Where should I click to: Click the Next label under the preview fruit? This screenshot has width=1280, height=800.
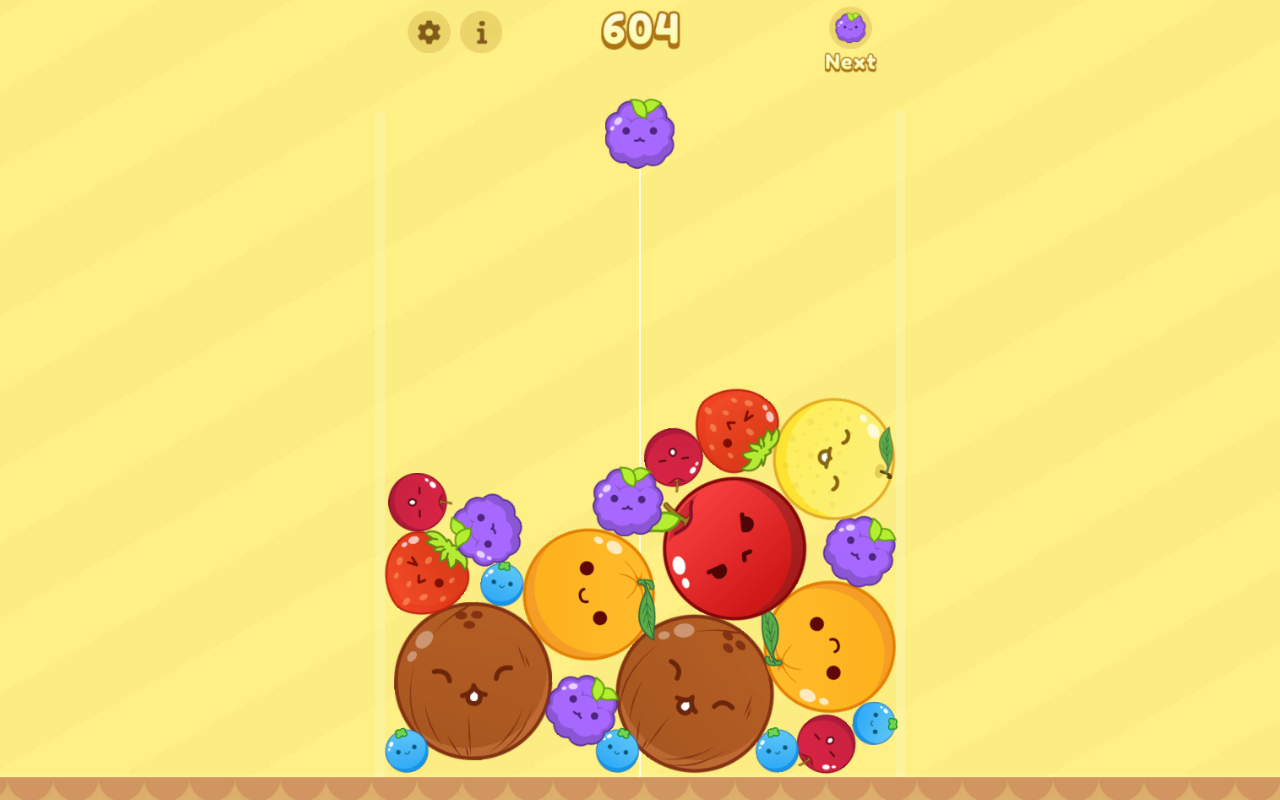849,63
